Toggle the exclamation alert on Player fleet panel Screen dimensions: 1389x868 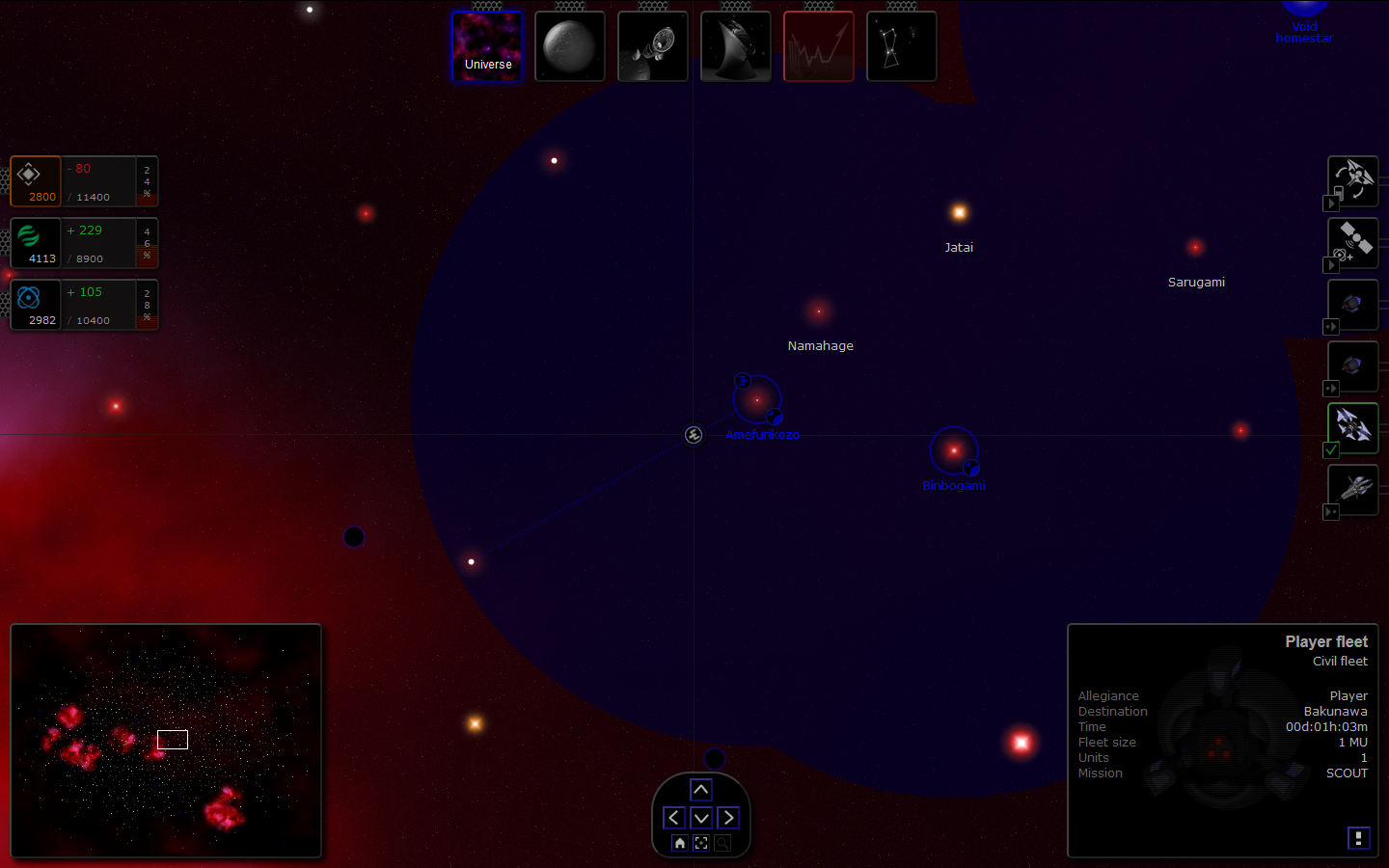(x=1359, y=838)
